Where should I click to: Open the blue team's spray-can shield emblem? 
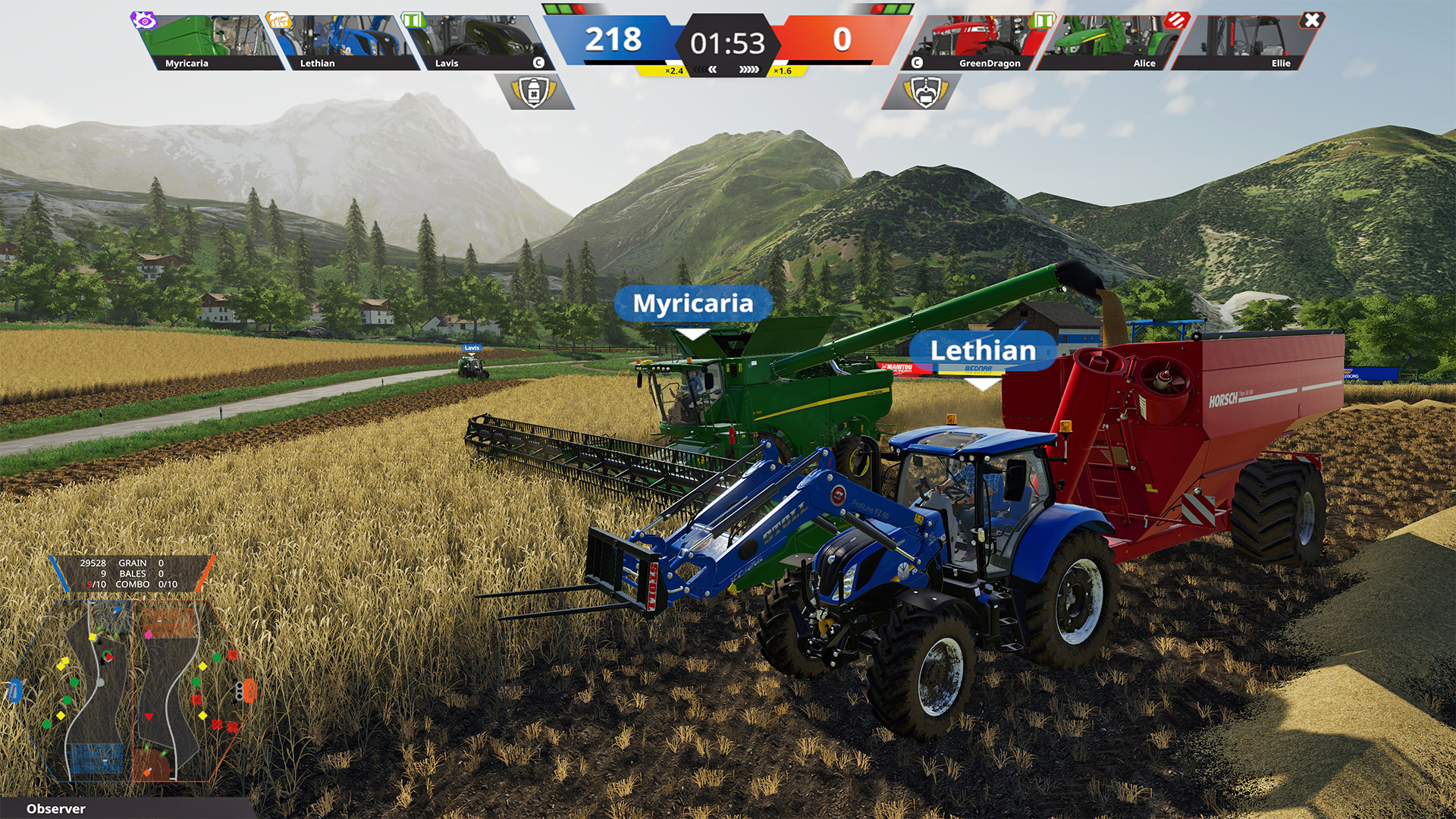point(533,92)
